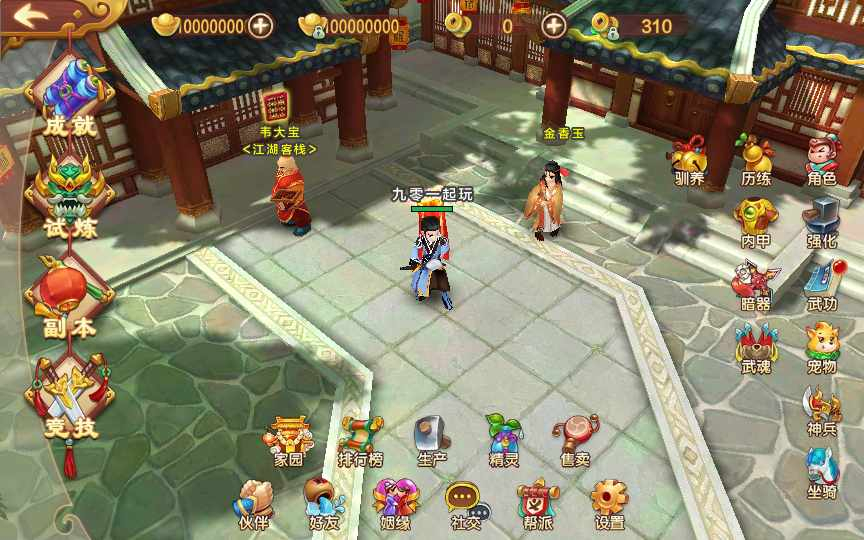
Task: Open the 设置 settings gear
Action: coord(609,503)
